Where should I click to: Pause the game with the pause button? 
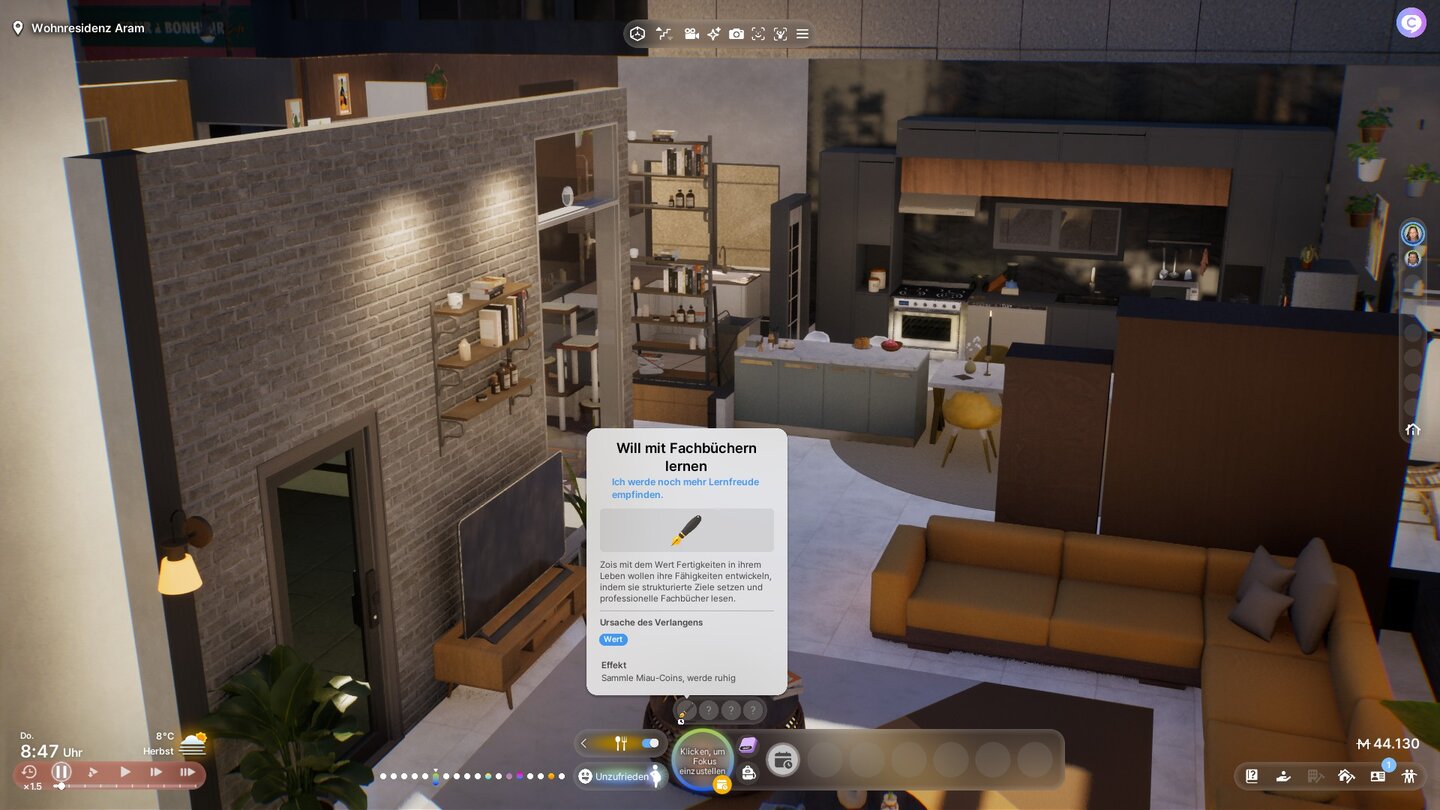pos(62,772)
